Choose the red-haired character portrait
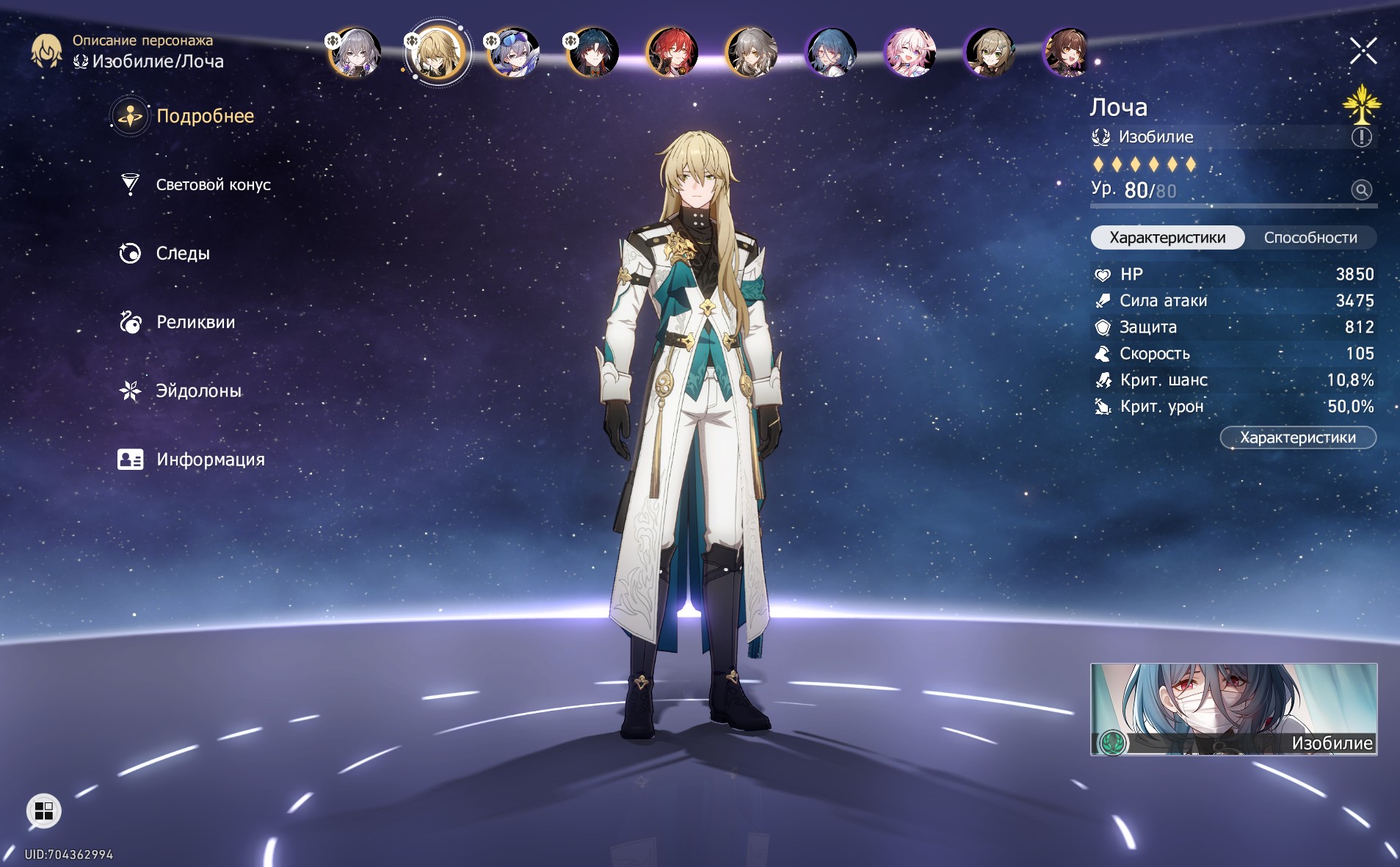The height and width of the screenshot is (867, 1400). coord(671,53)
